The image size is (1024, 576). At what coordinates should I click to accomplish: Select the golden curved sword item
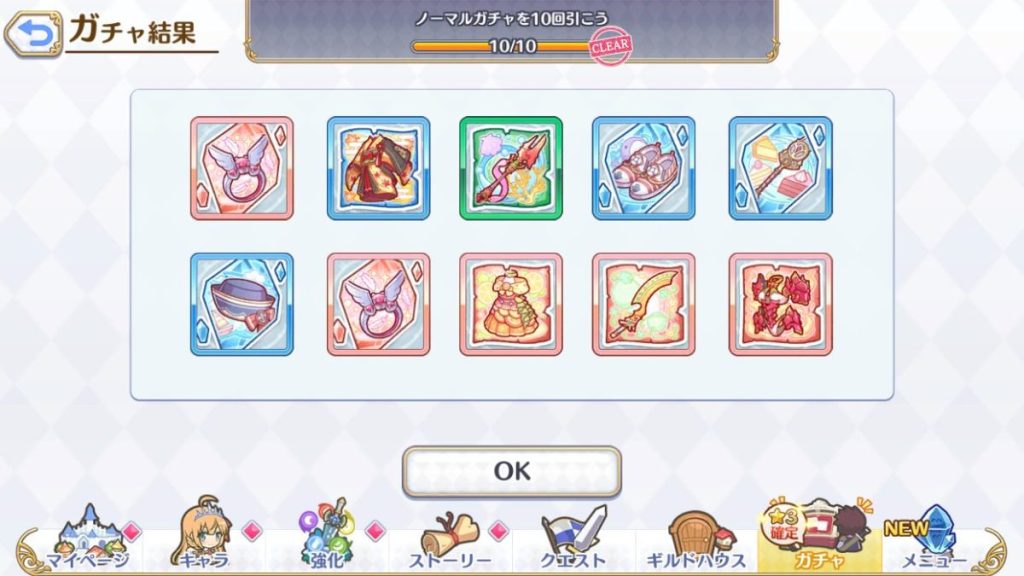point(644,304)
